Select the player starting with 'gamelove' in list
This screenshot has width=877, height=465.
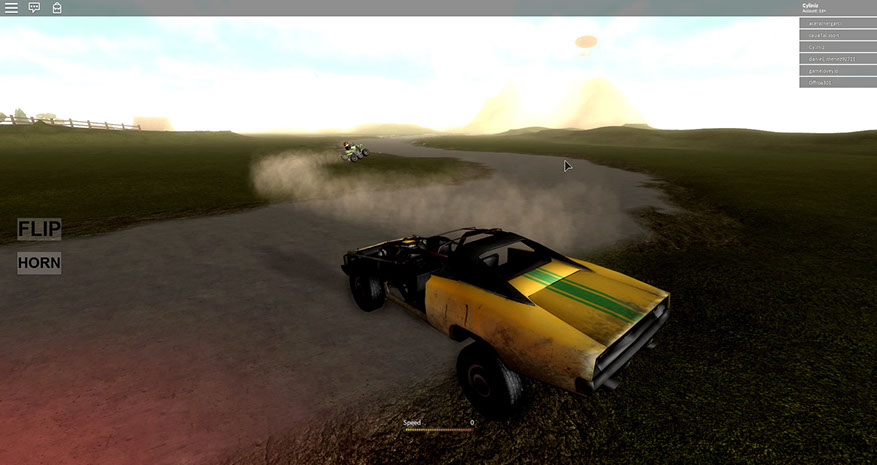[x=837, y=71]
